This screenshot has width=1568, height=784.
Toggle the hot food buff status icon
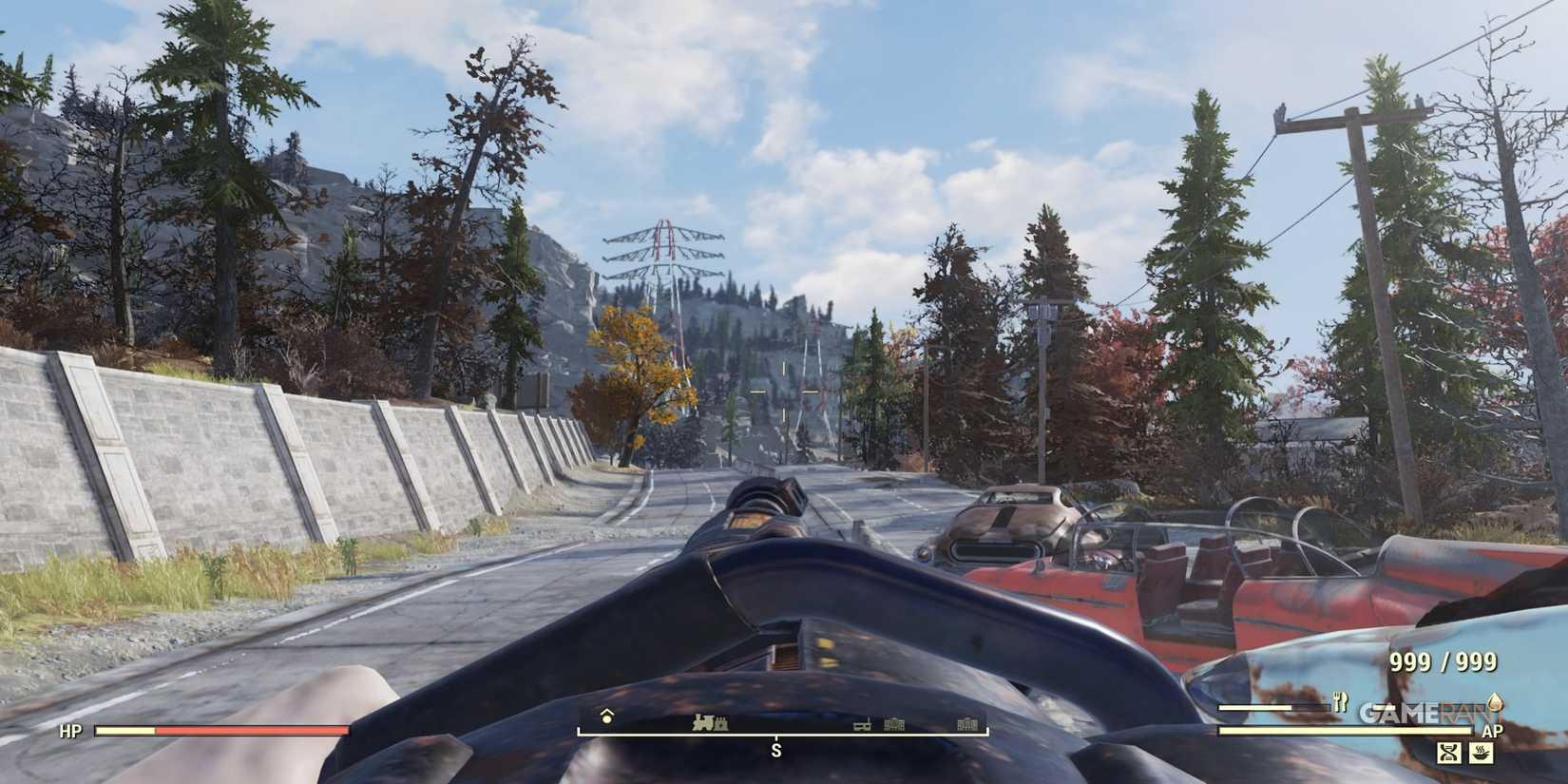click(1482, 754)
